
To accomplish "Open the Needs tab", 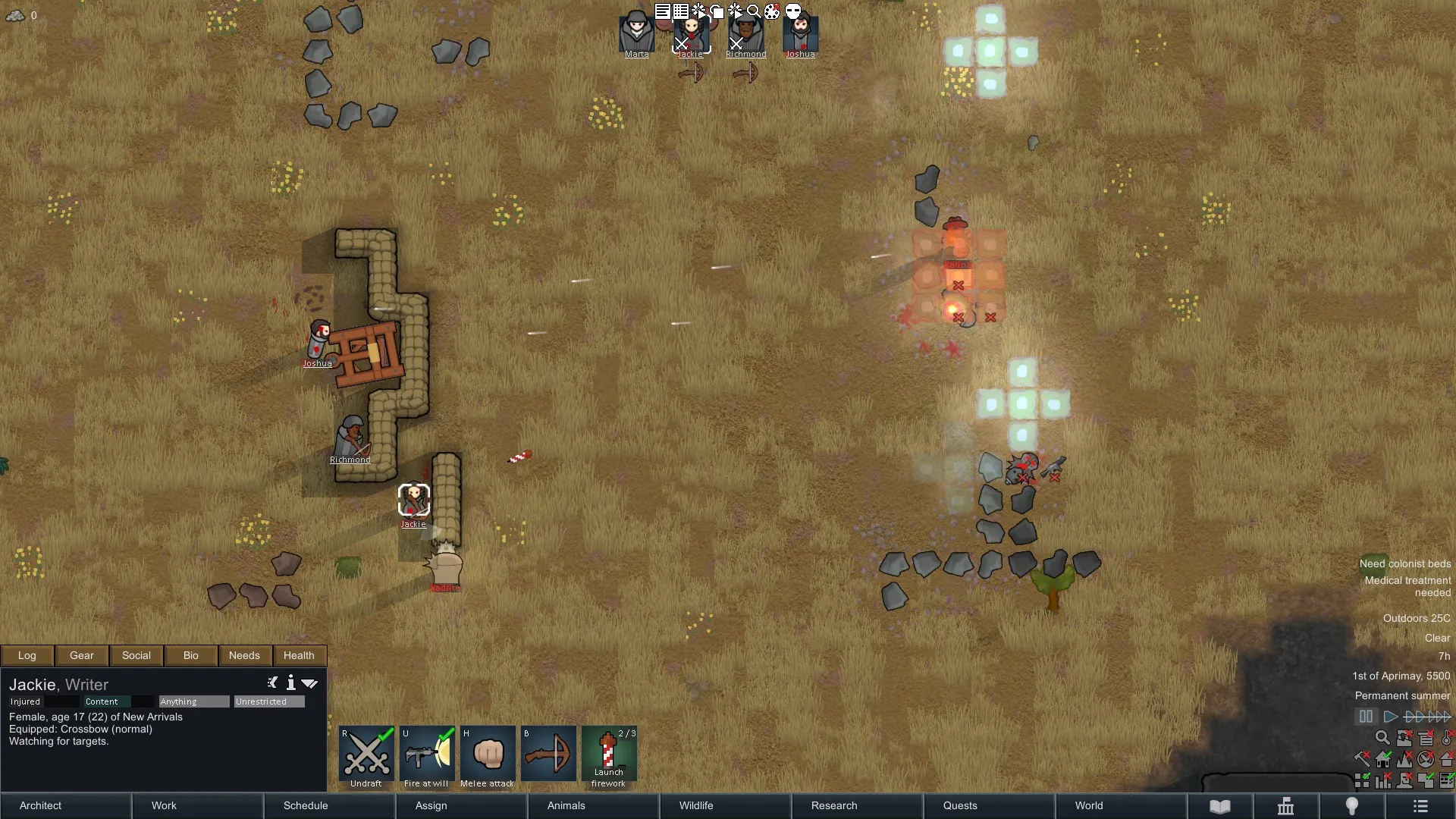I will tap(244, 655).
